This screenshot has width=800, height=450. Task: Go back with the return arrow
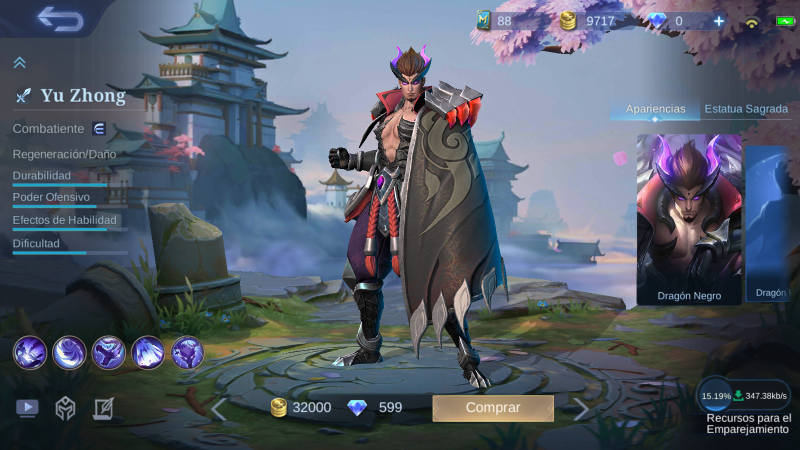click(x=59, y=18)
